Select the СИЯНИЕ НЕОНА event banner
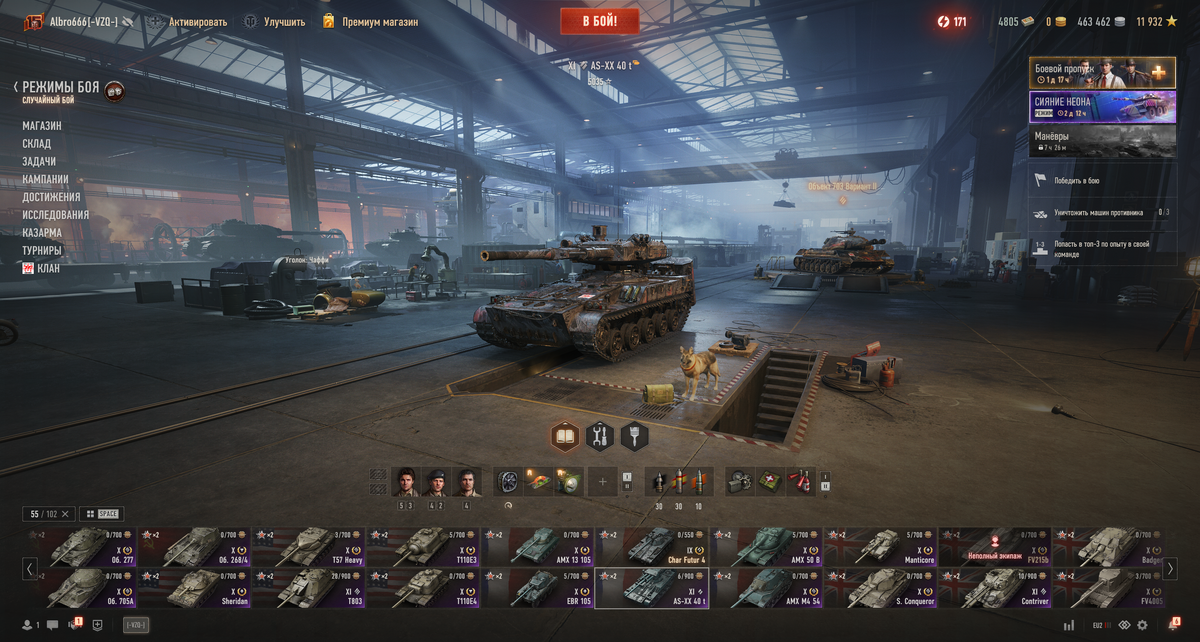This screenshot has height=642, width=1200. coord(1102,107)
